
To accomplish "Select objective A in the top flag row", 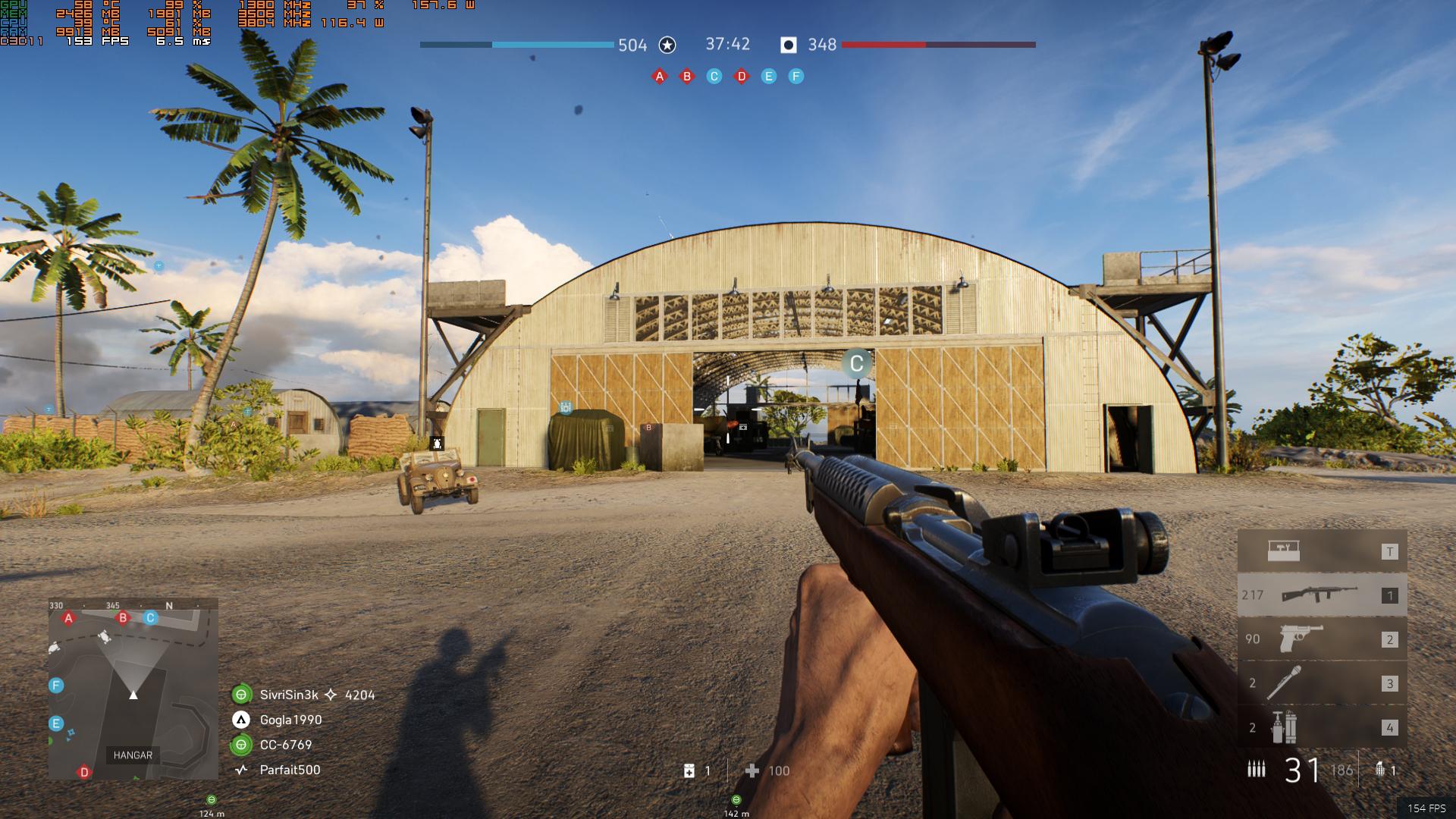I will (660, 77).
